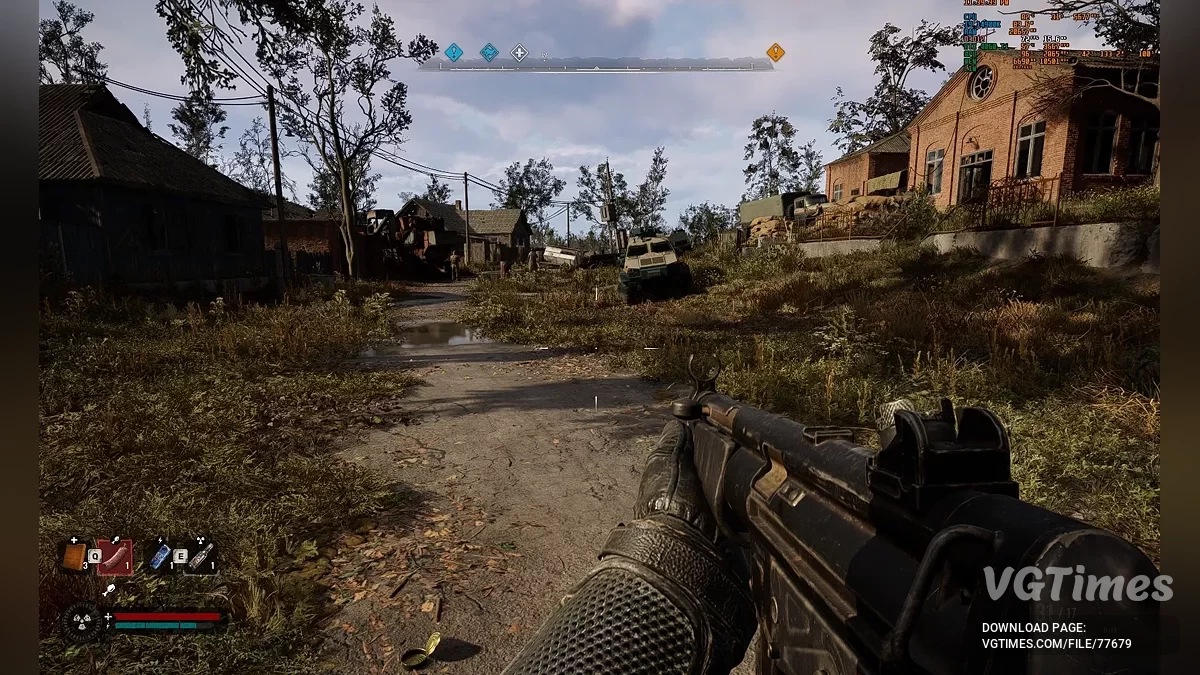Click the radiation indicator dial
This screenshot has width=1200, height=675.
(81, 622)
